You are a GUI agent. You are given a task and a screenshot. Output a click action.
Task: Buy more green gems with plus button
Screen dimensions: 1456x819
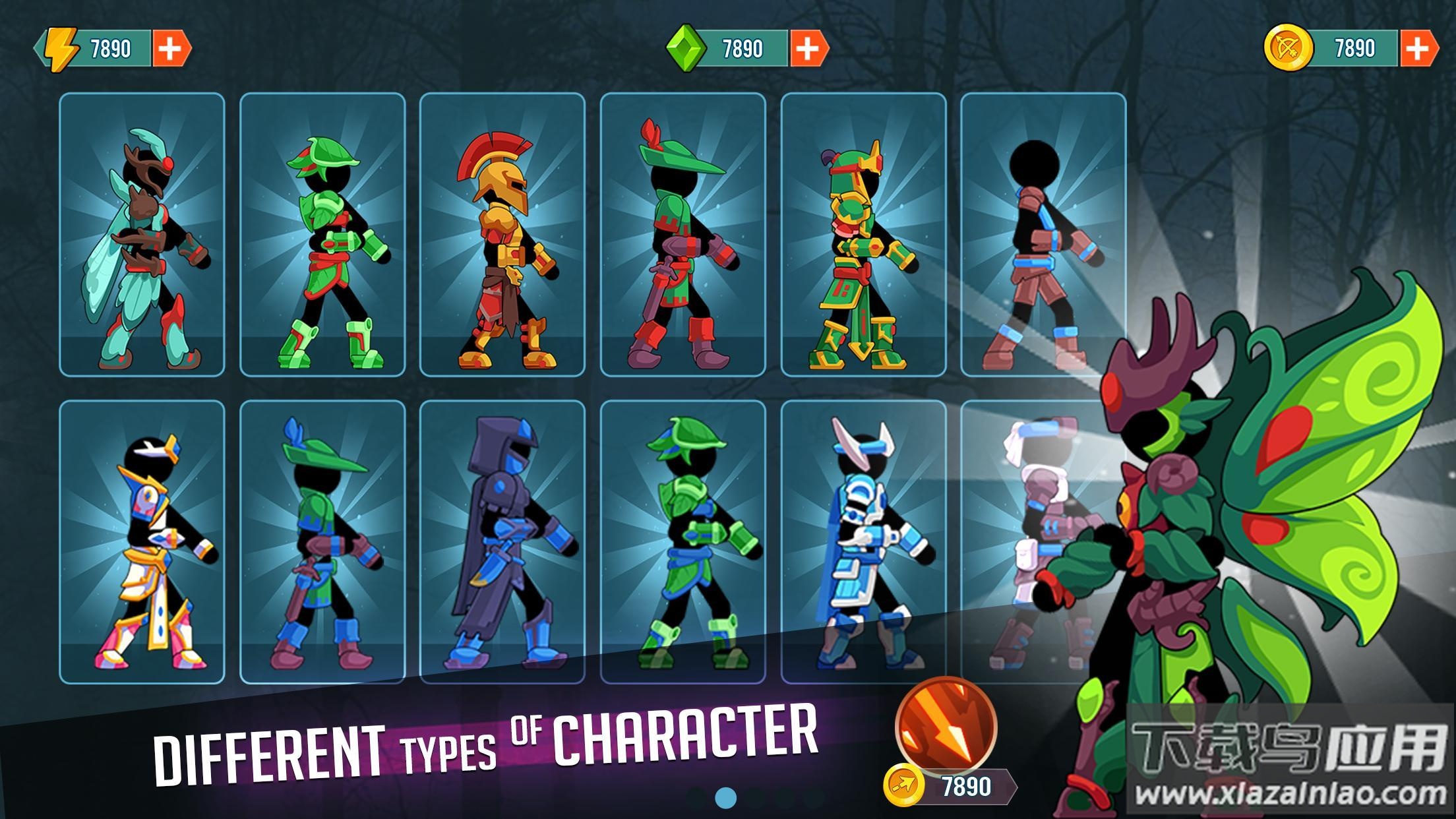pyautogui.click(x=808, y=49)
